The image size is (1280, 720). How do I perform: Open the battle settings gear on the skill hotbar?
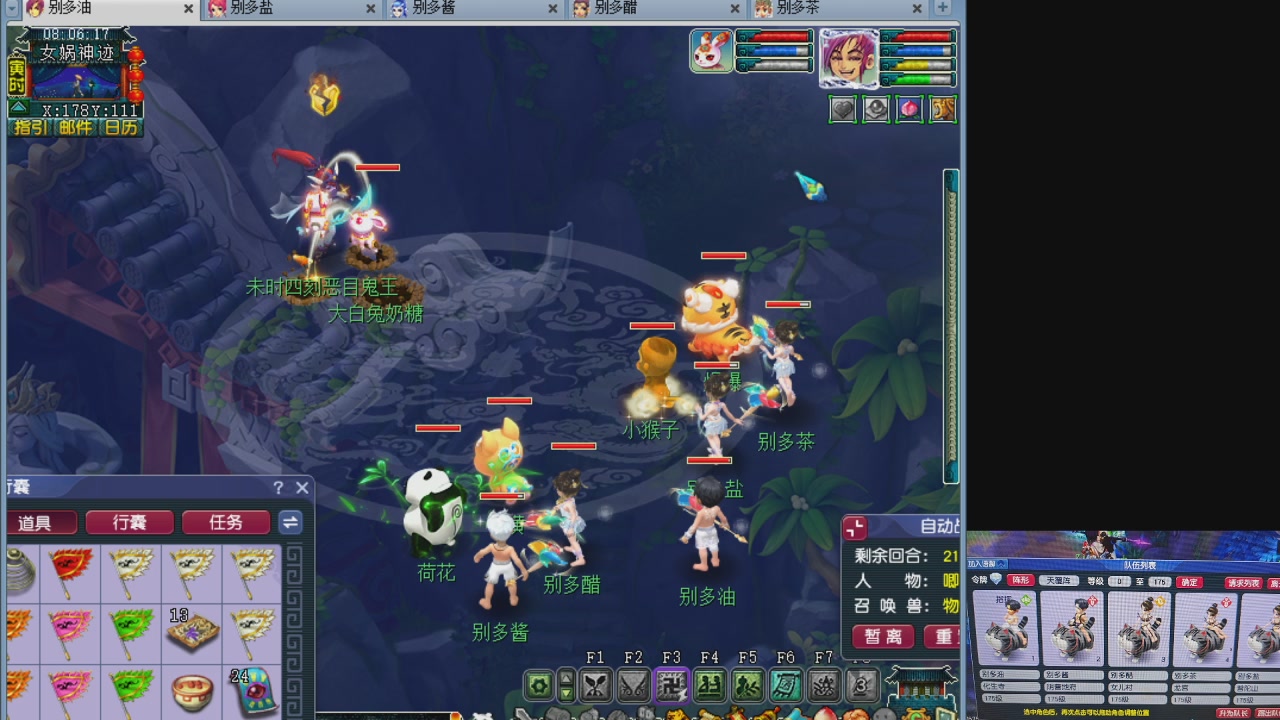[540, 686]
